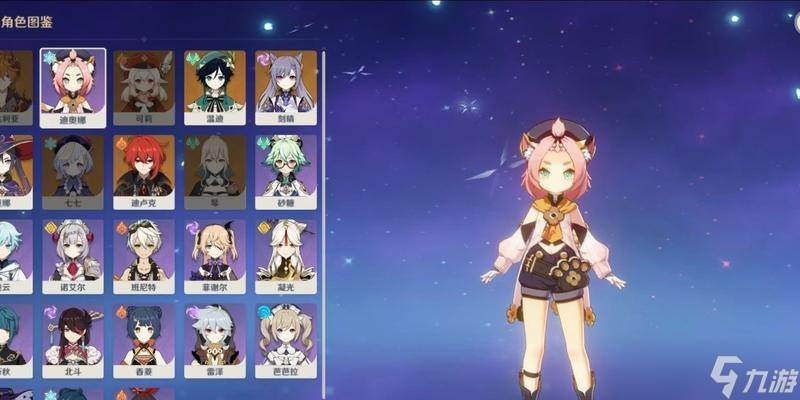Screen dimensions: 800x400
Task: Choose the Klee (可莉) character card
Action: click(x=143, y=86)
